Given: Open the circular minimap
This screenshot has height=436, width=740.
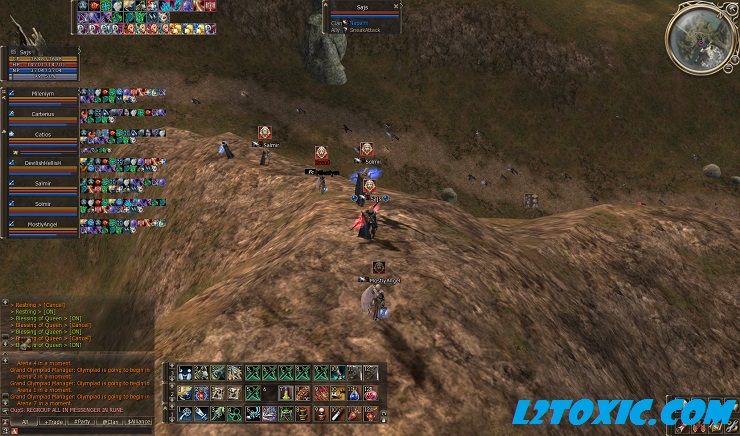Looking at the screenshot, I should tap(699, 37).
